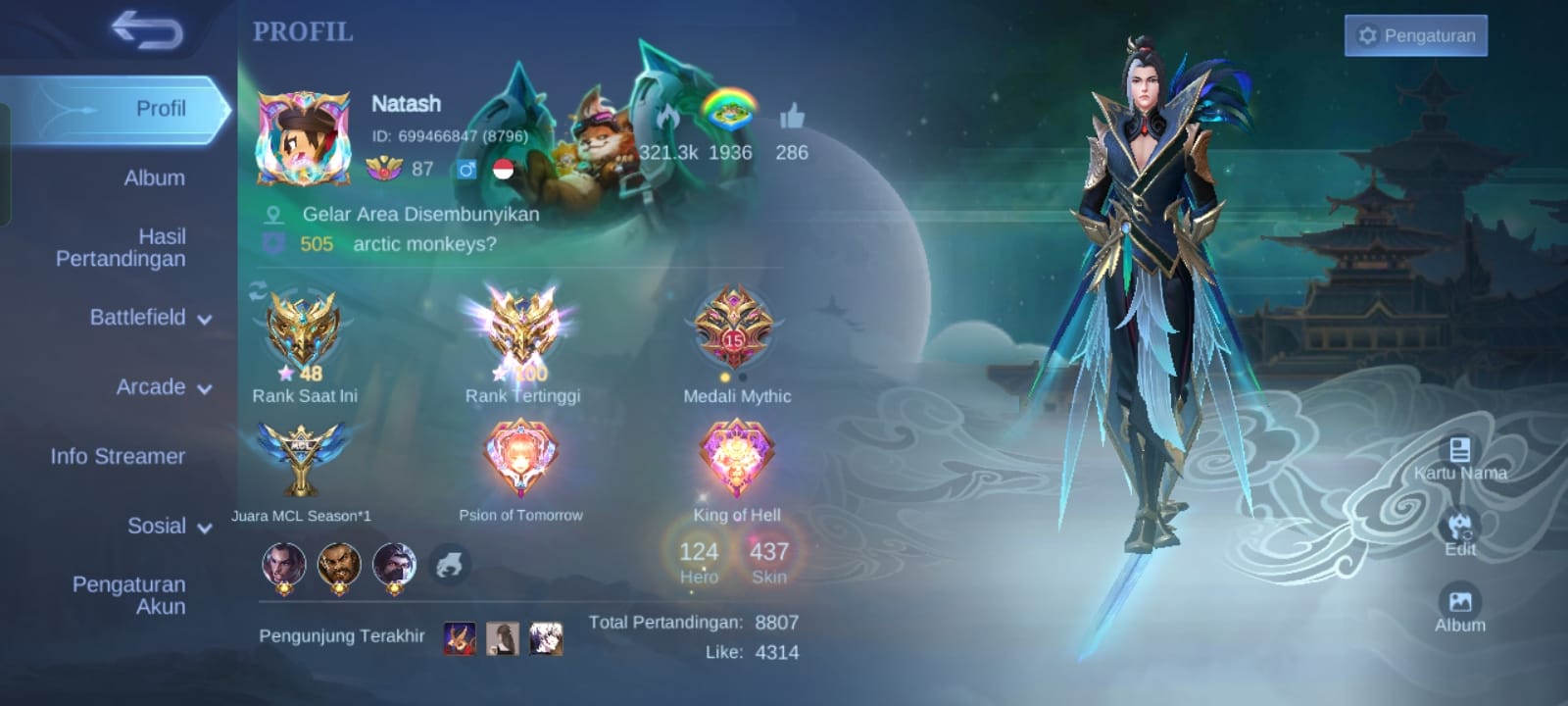Image resolution: width=1568 pixels, height=706 pixels.
Task: Open Pengaturan Akun account settings
Action: (129, 595)
